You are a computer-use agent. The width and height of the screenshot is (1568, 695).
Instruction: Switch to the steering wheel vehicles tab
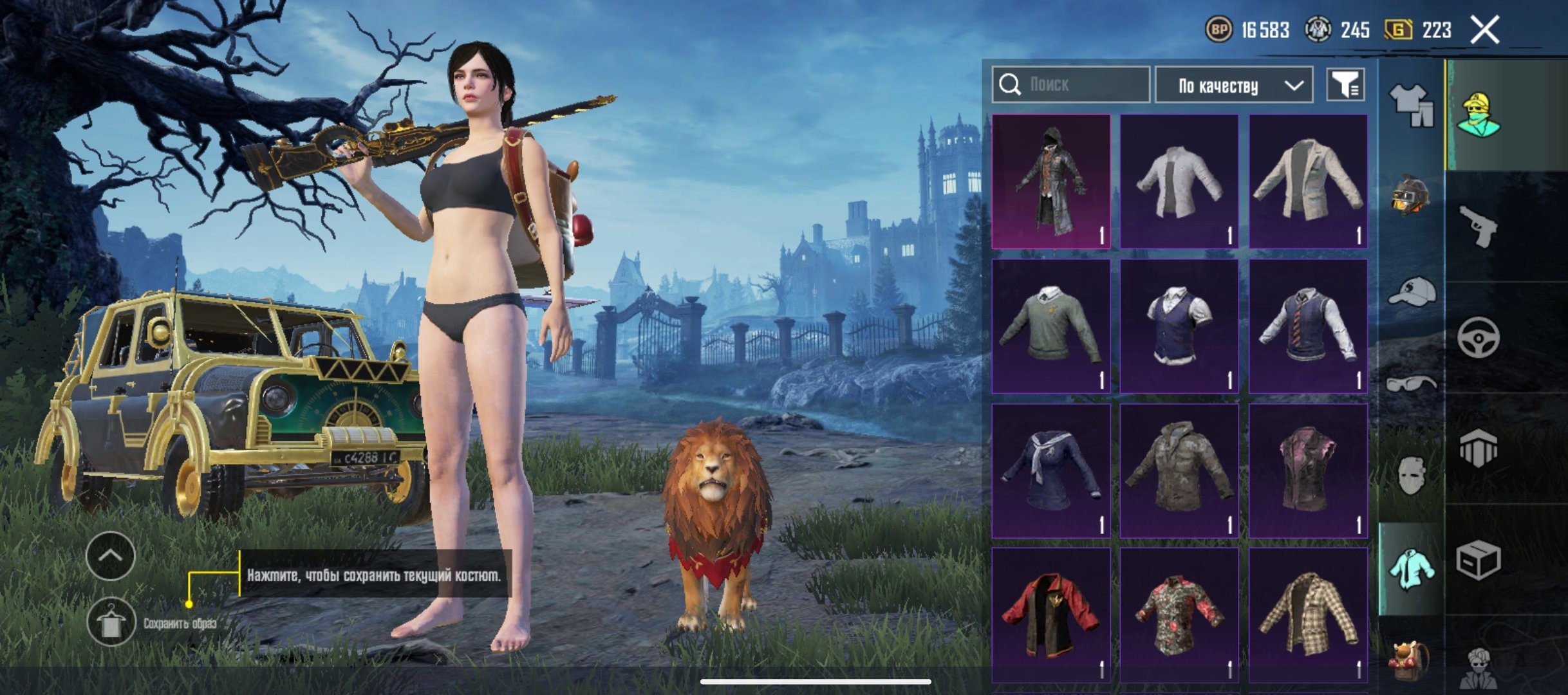pyautogui.click(x=1478, y=337)
